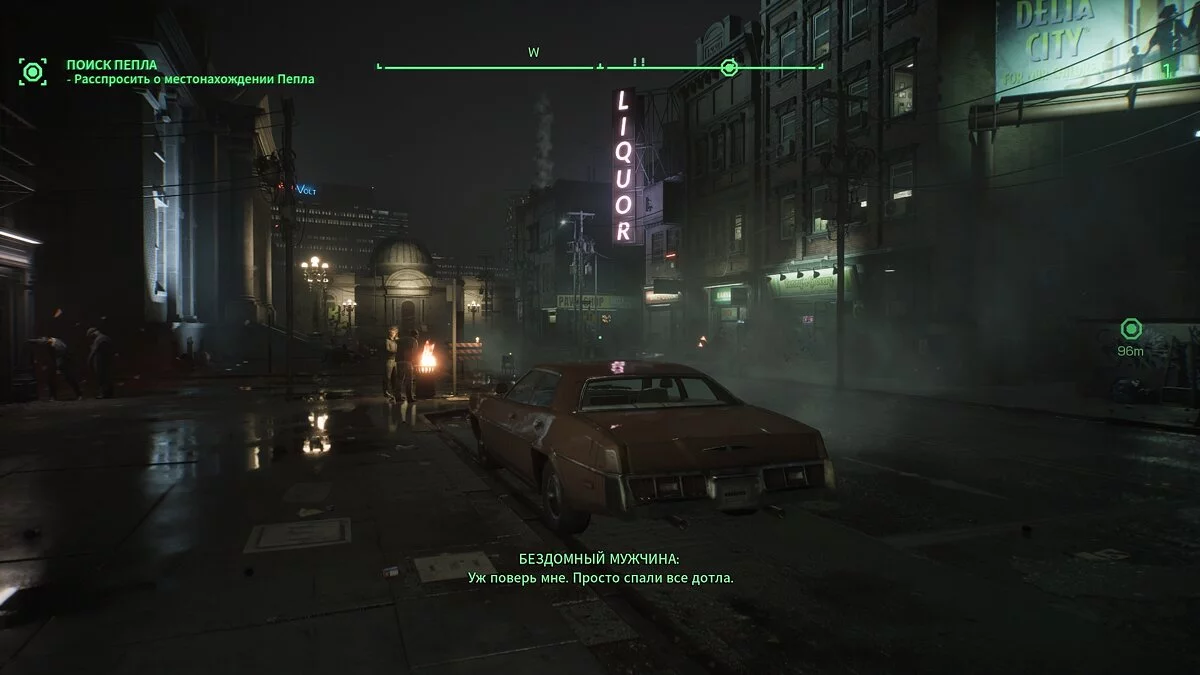Click the objective marker on the compass bar
The image size is (1200, 675).
coord(729,67)
